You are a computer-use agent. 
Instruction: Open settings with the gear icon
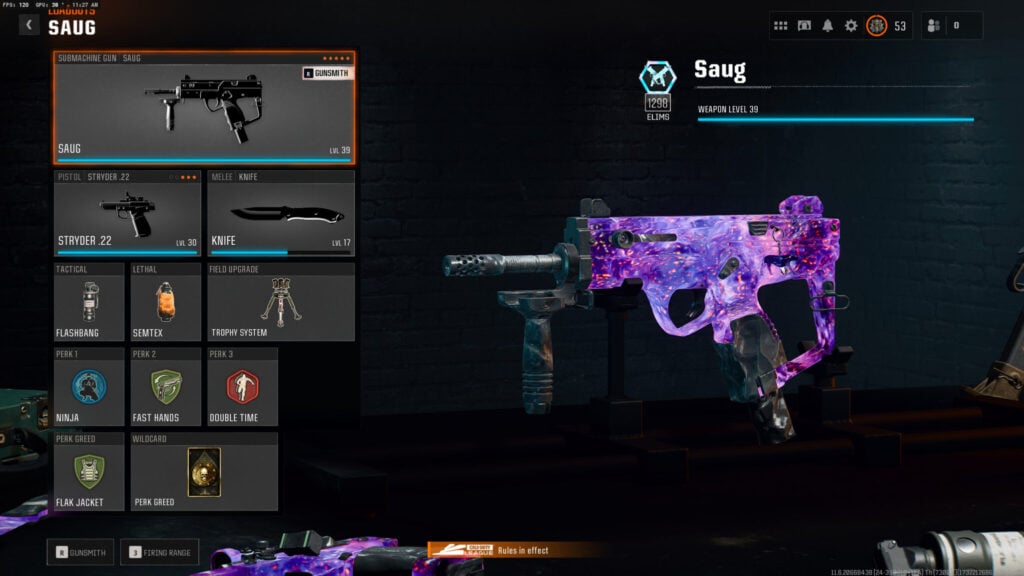tap(851, 25)
